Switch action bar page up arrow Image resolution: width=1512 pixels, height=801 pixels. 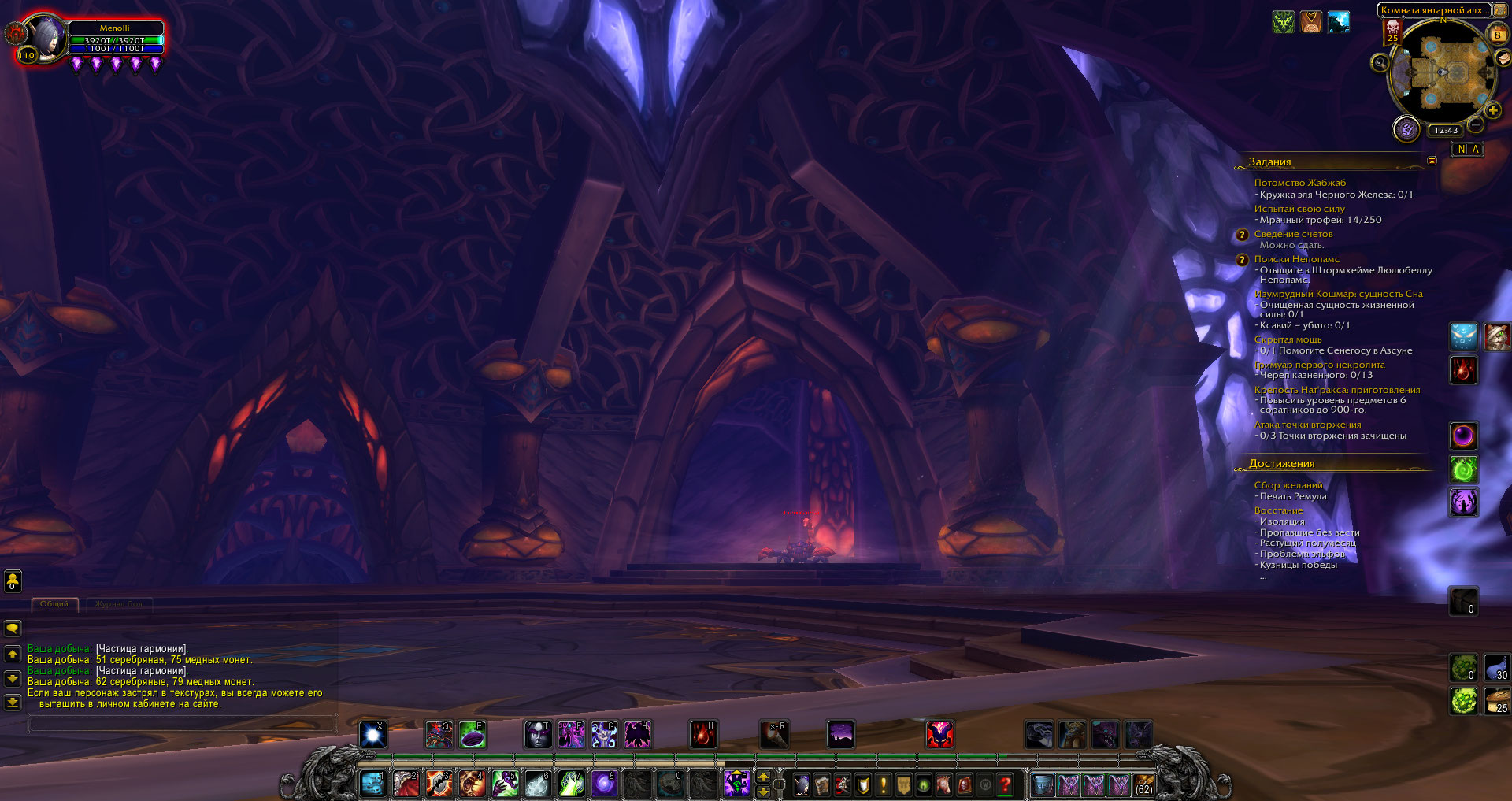point(763,777)
